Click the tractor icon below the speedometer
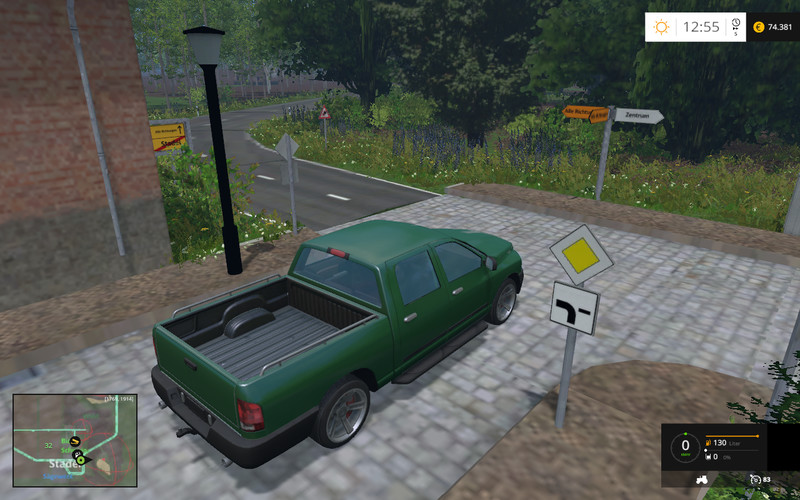800x500 pixels. (701, 480)
